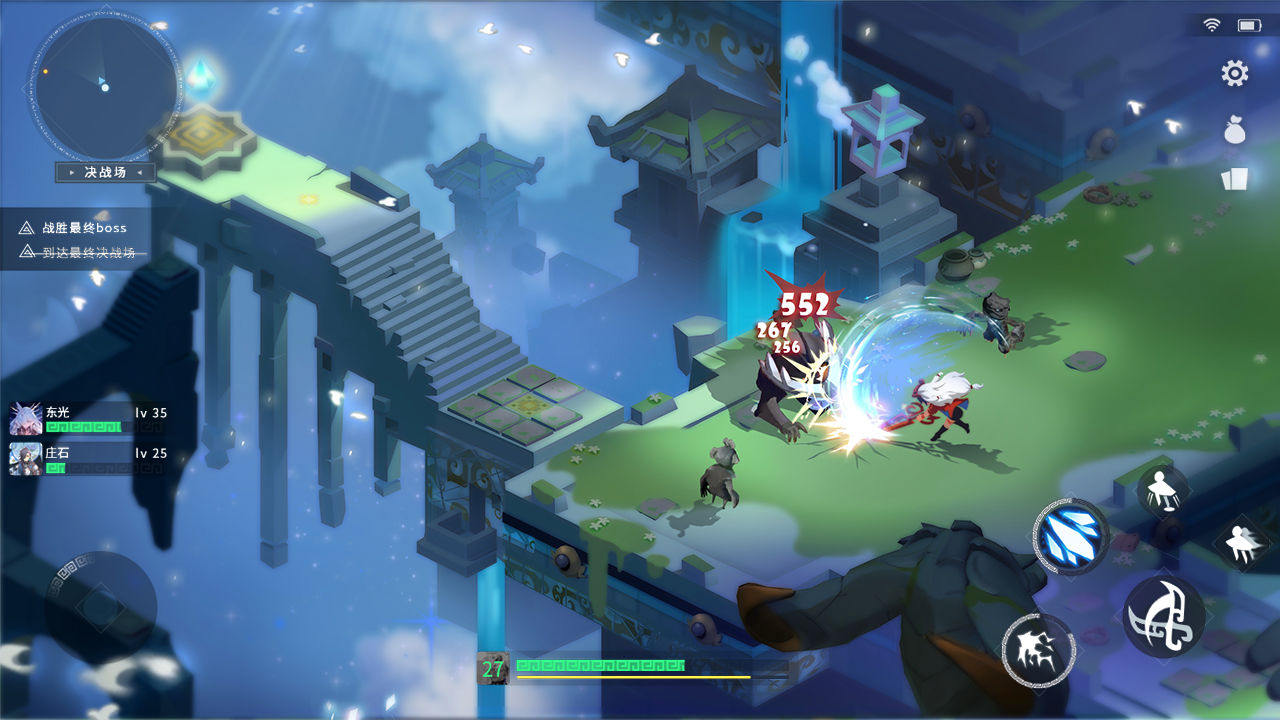Image resolution: width=1280 pixels, height=720 pixels.
Task: Tap the crossed blades basic attack
Action: [1164, 617]
